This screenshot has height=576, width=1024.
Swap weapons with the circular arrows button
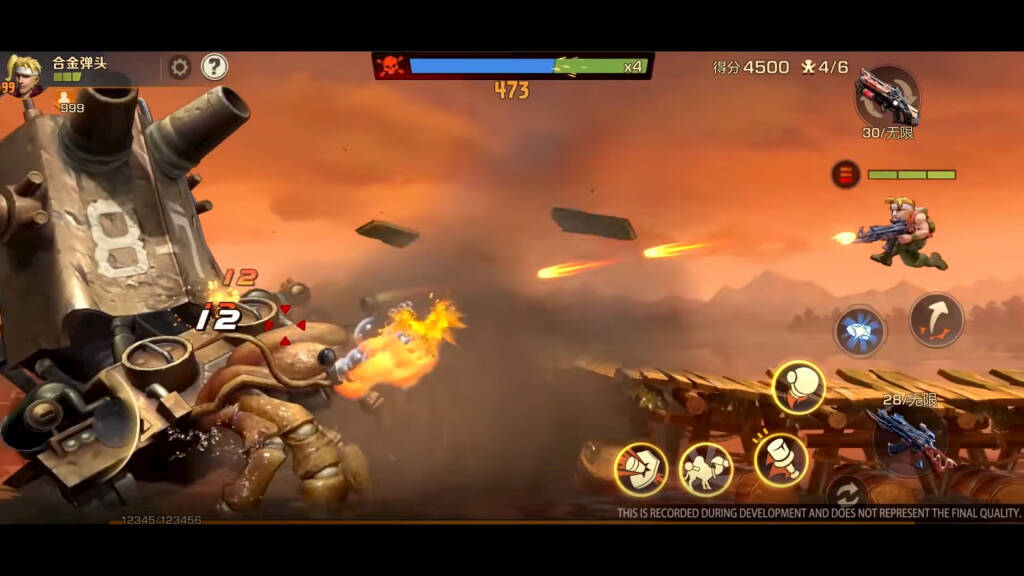tap(847, 493)
